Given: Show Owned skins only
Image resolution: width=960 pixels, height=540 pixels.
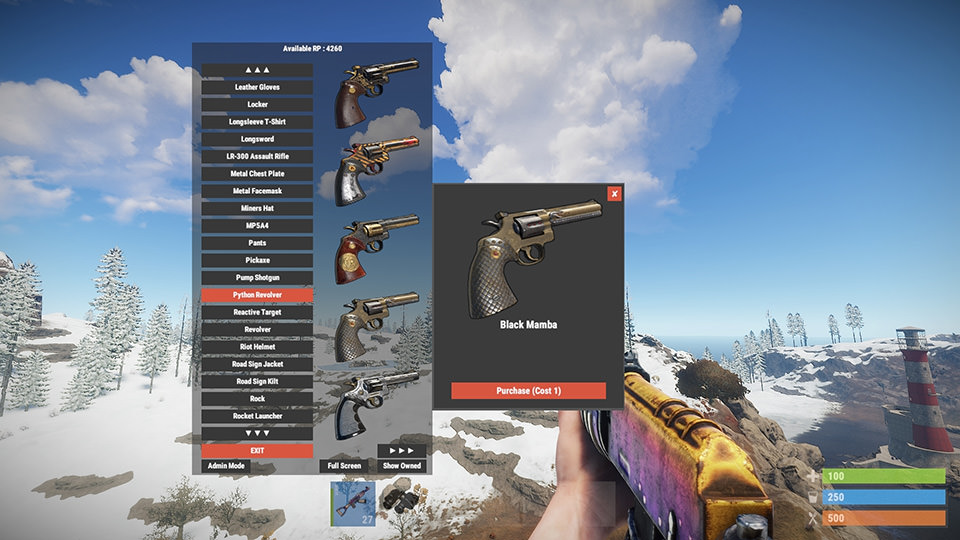Looking at the screenshot, I should click(x=402, y=466).
